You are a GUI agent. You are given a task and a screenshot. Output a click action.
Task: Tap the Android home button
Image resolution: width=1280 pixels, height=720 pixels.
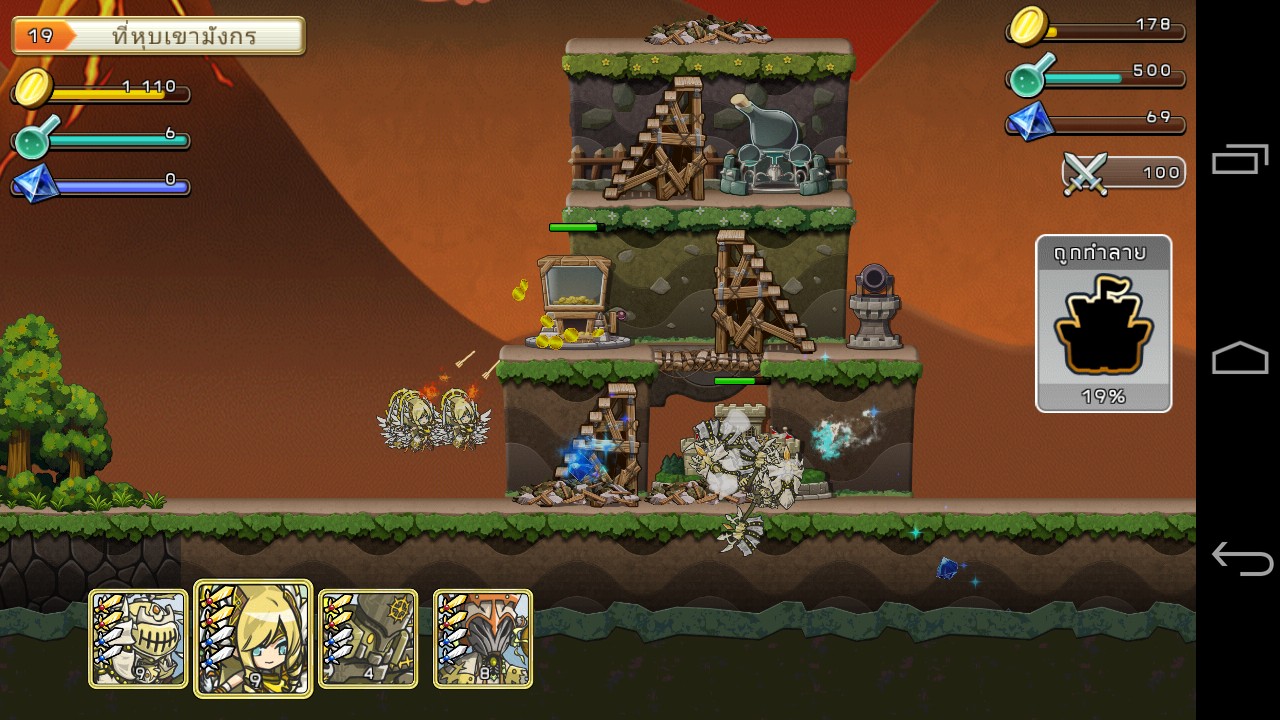coord(1240,358)
